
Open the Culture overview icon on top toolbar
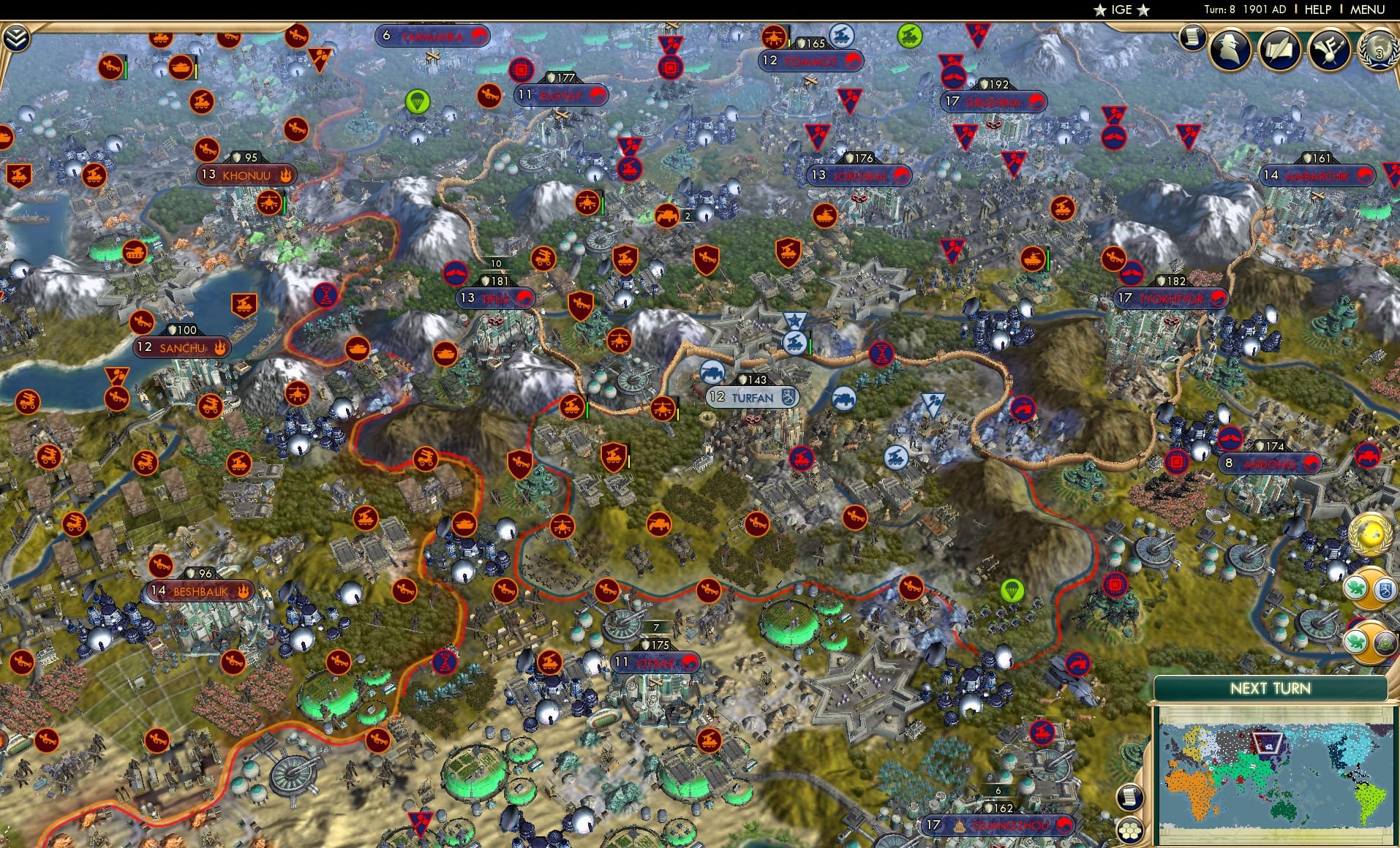[x=1331, y=50]
